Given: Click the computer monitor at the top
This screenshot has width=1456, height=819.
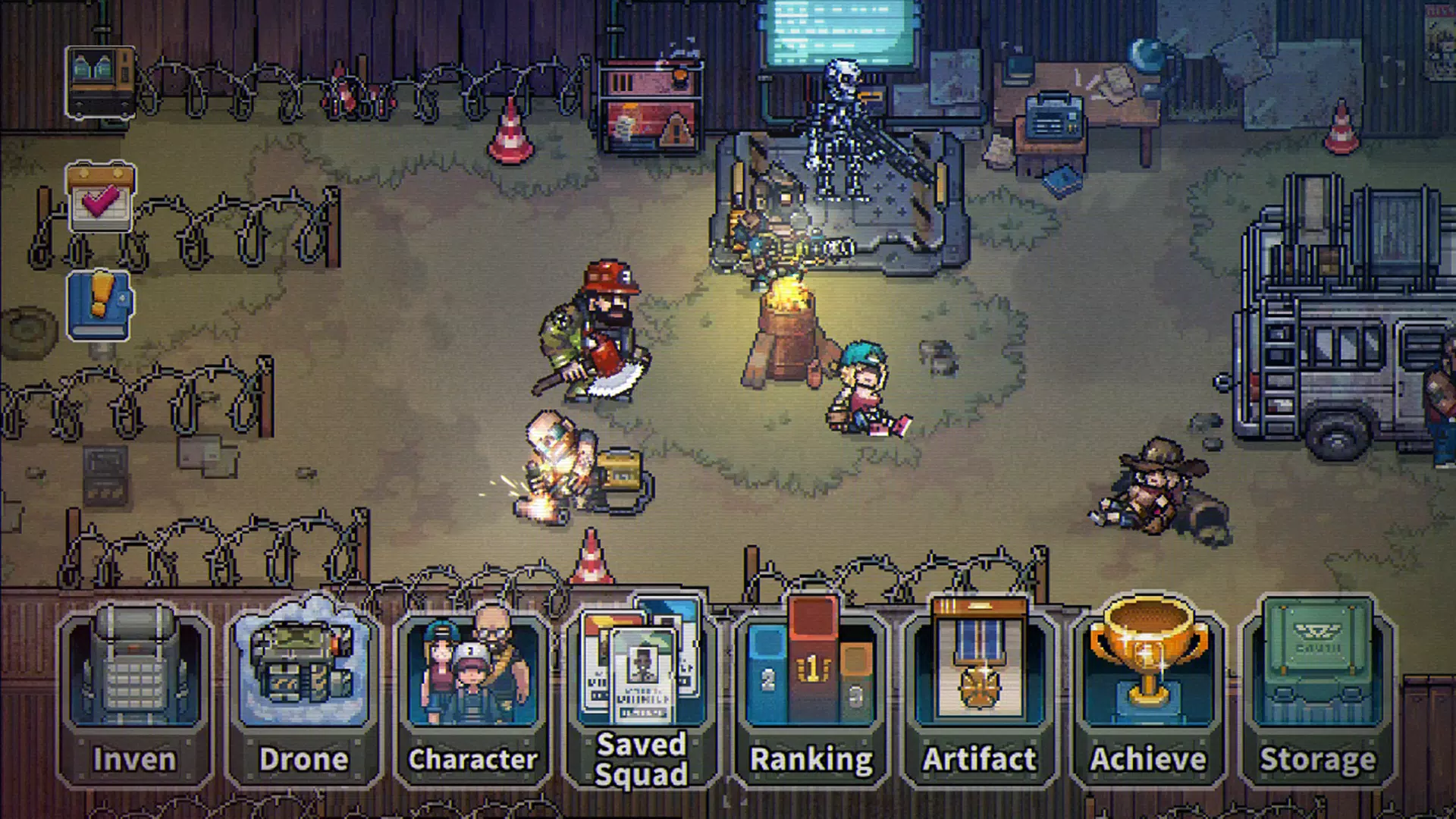Looking at the screenshot, I should [x=834, y=30].
